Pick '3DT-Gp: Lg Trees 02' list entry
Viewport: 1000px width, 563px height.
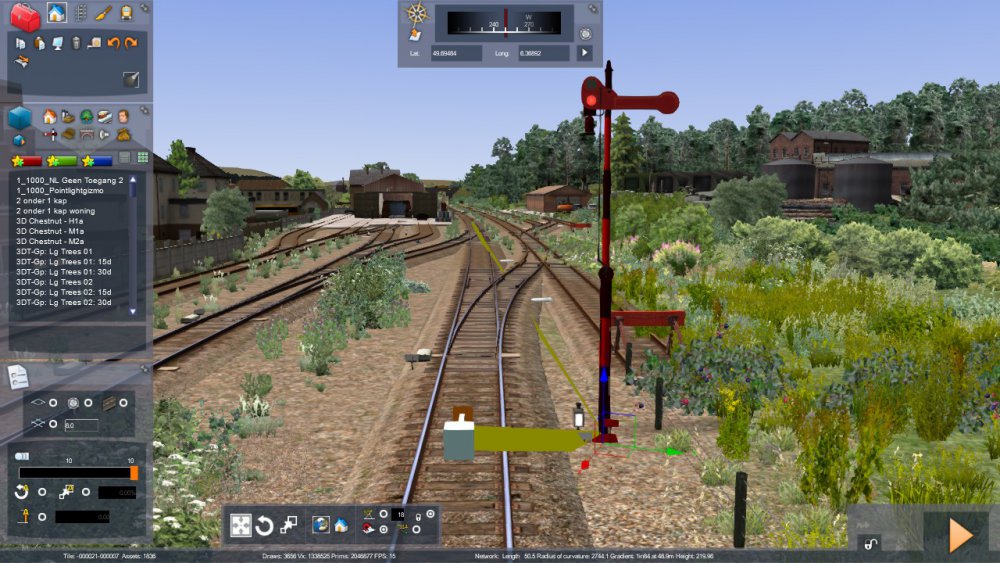click(x=55, y=282)
